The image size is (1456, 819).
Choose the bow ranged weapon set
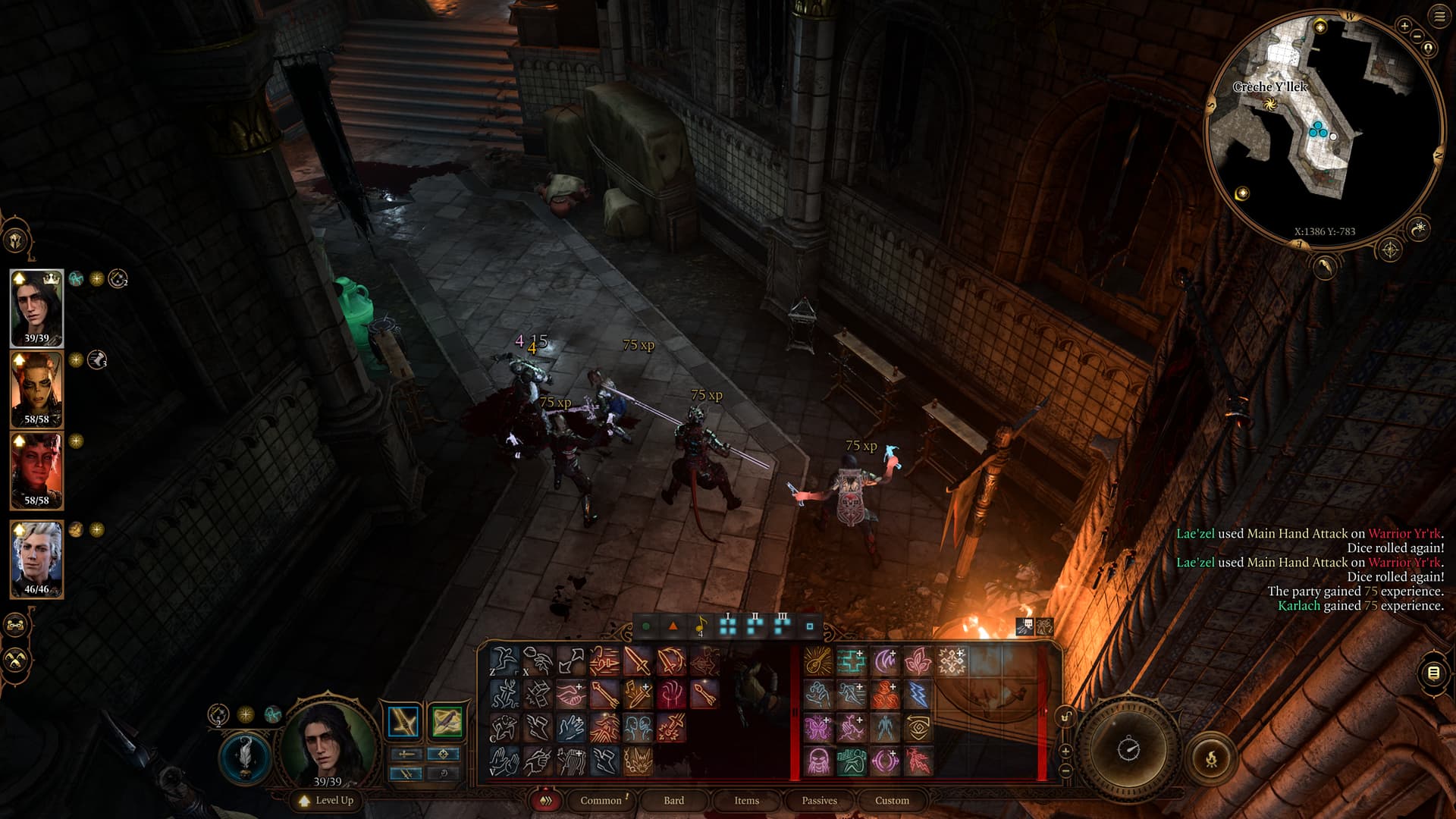pyautogui.click(x=447, y=722)
